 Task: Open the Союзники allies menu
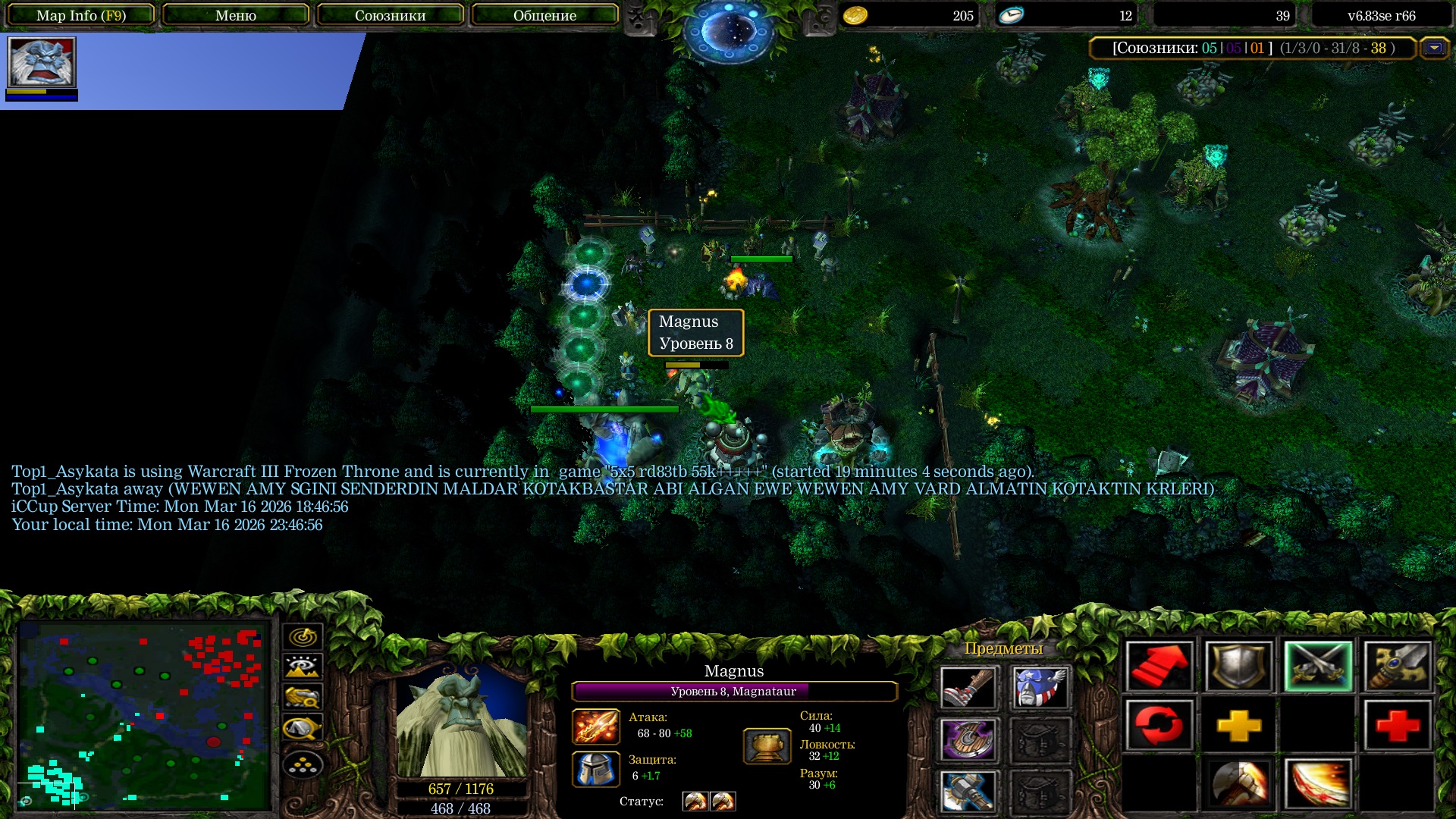click(390, 15)
